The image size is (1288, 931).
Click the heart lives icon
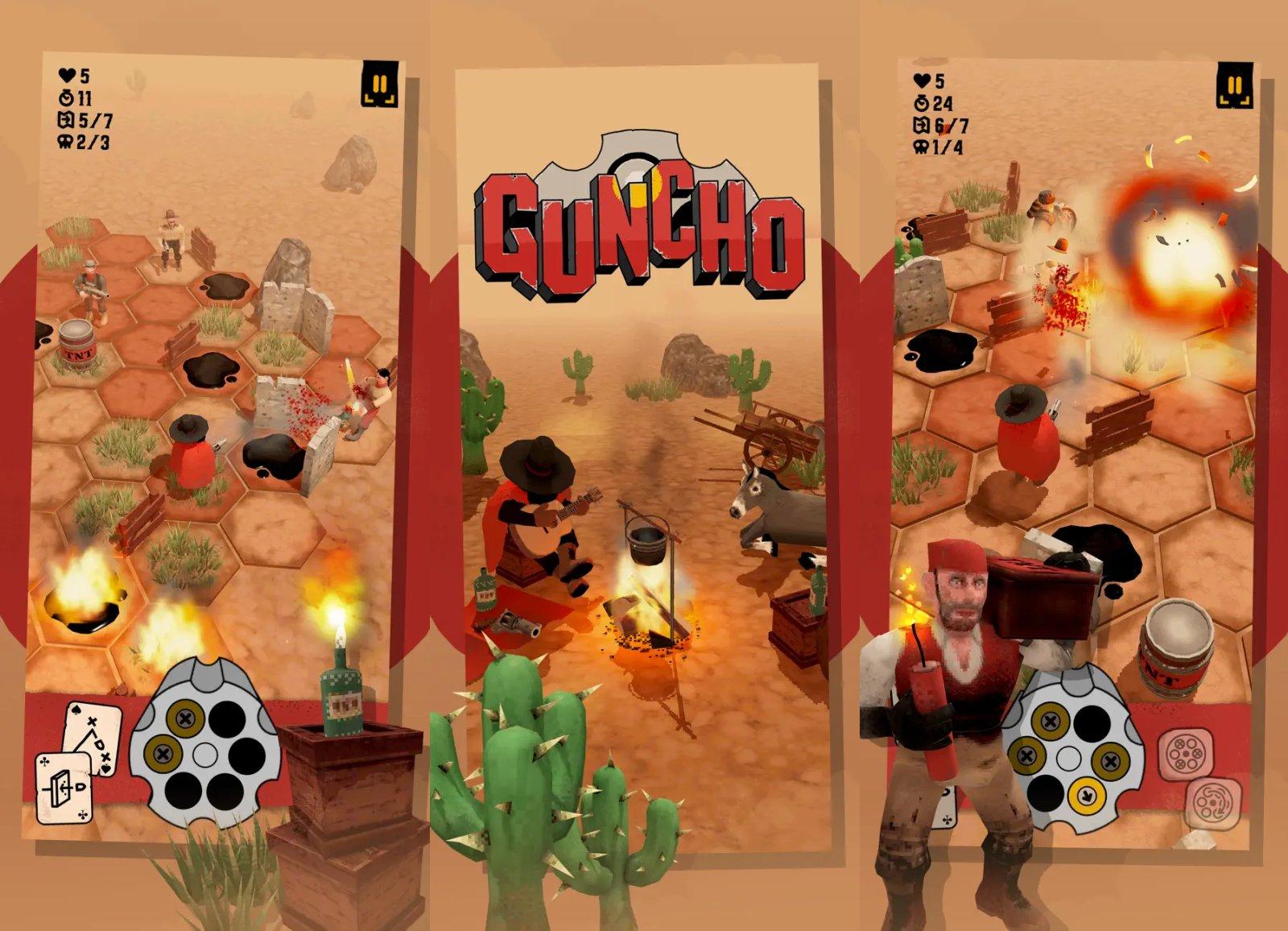coord(68,78)
